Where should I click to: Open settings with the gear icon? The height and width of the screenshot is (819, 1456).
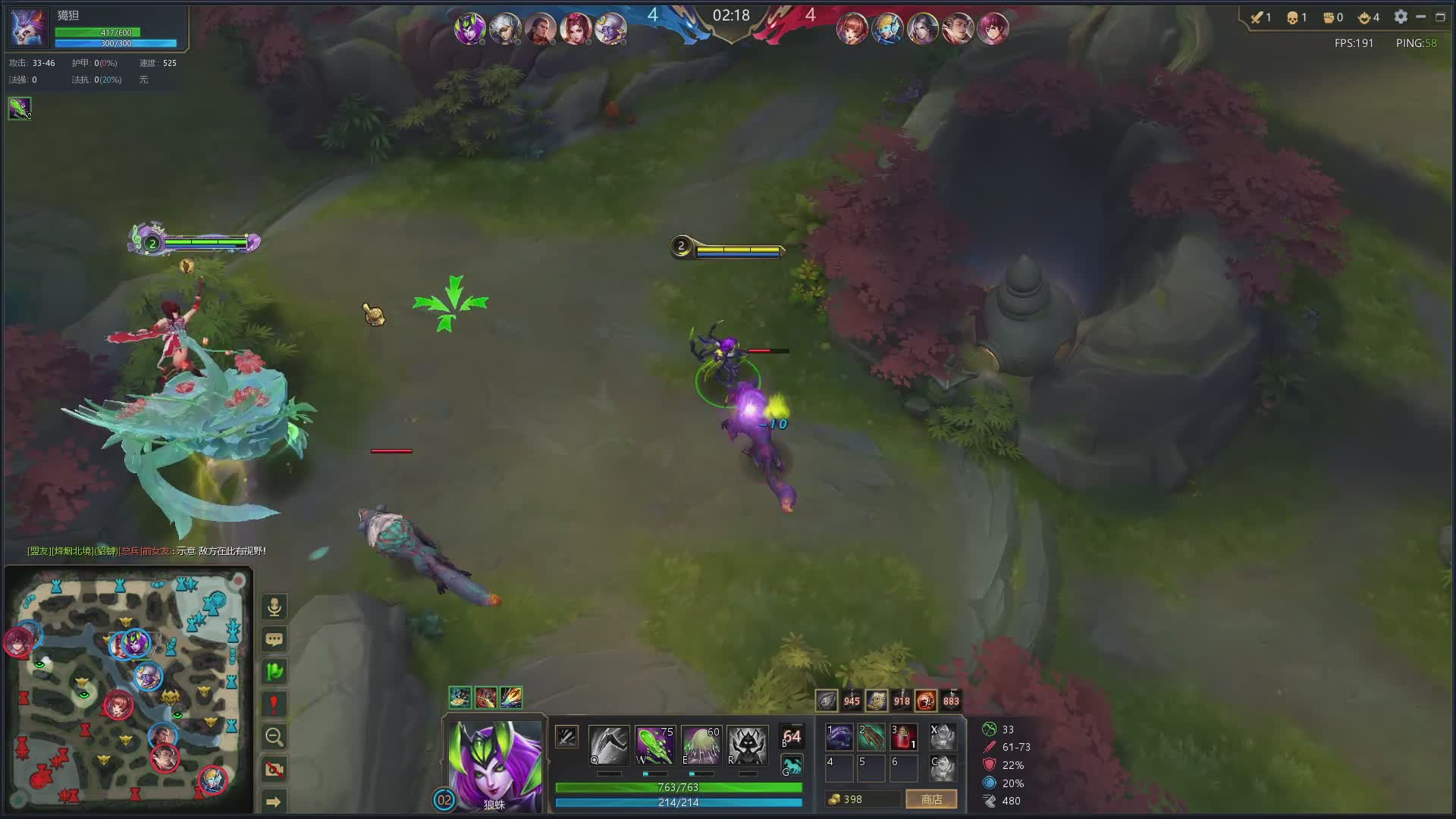(x=1401, y=17)
